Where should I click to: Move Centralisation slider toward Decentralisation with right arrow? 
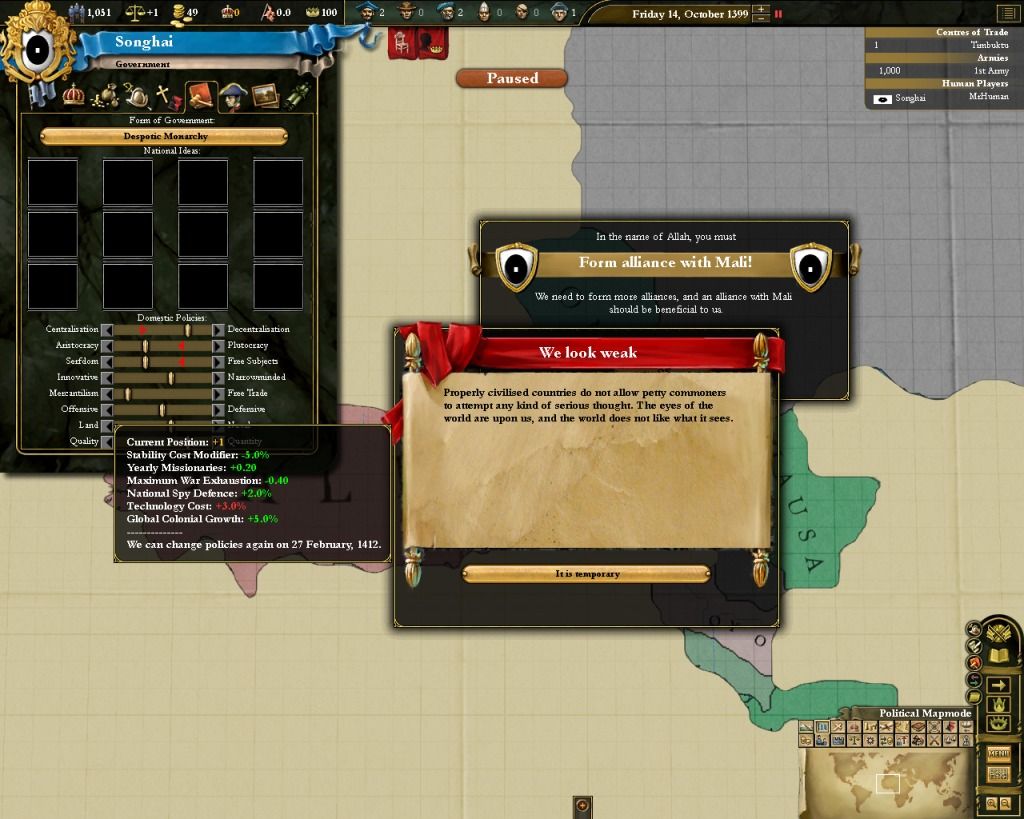pyautogui.click(x=218, y=330)
